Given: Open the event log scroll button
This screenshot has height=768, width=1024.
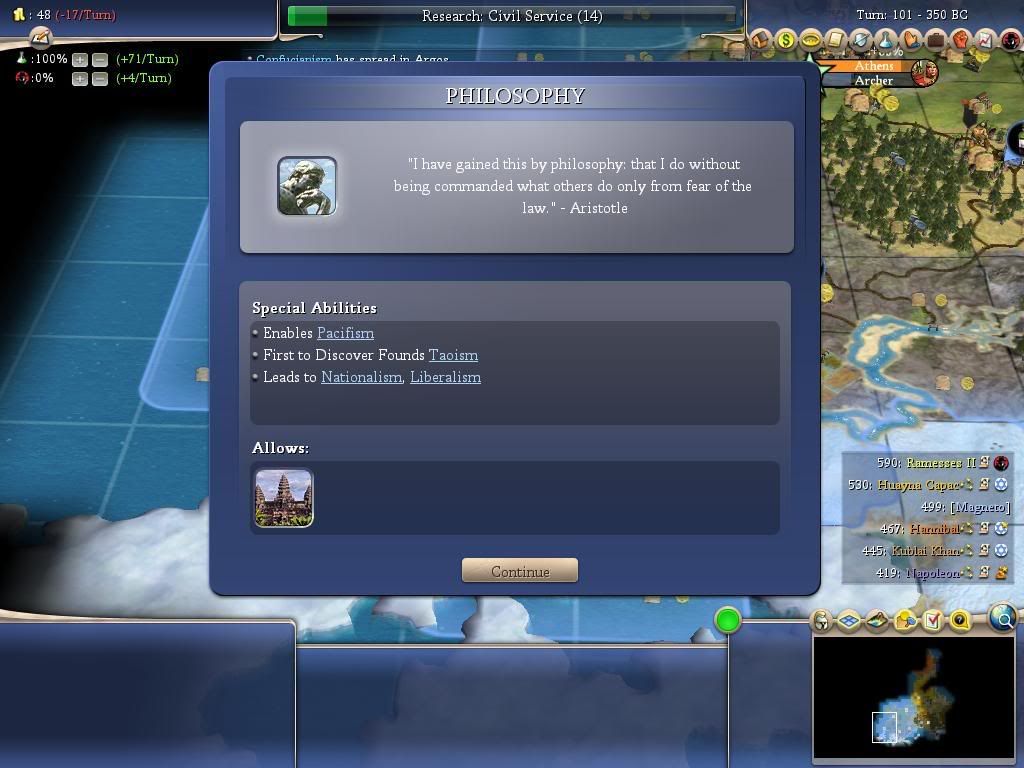Looking at the screenshot, I should [x=40, y=38].
